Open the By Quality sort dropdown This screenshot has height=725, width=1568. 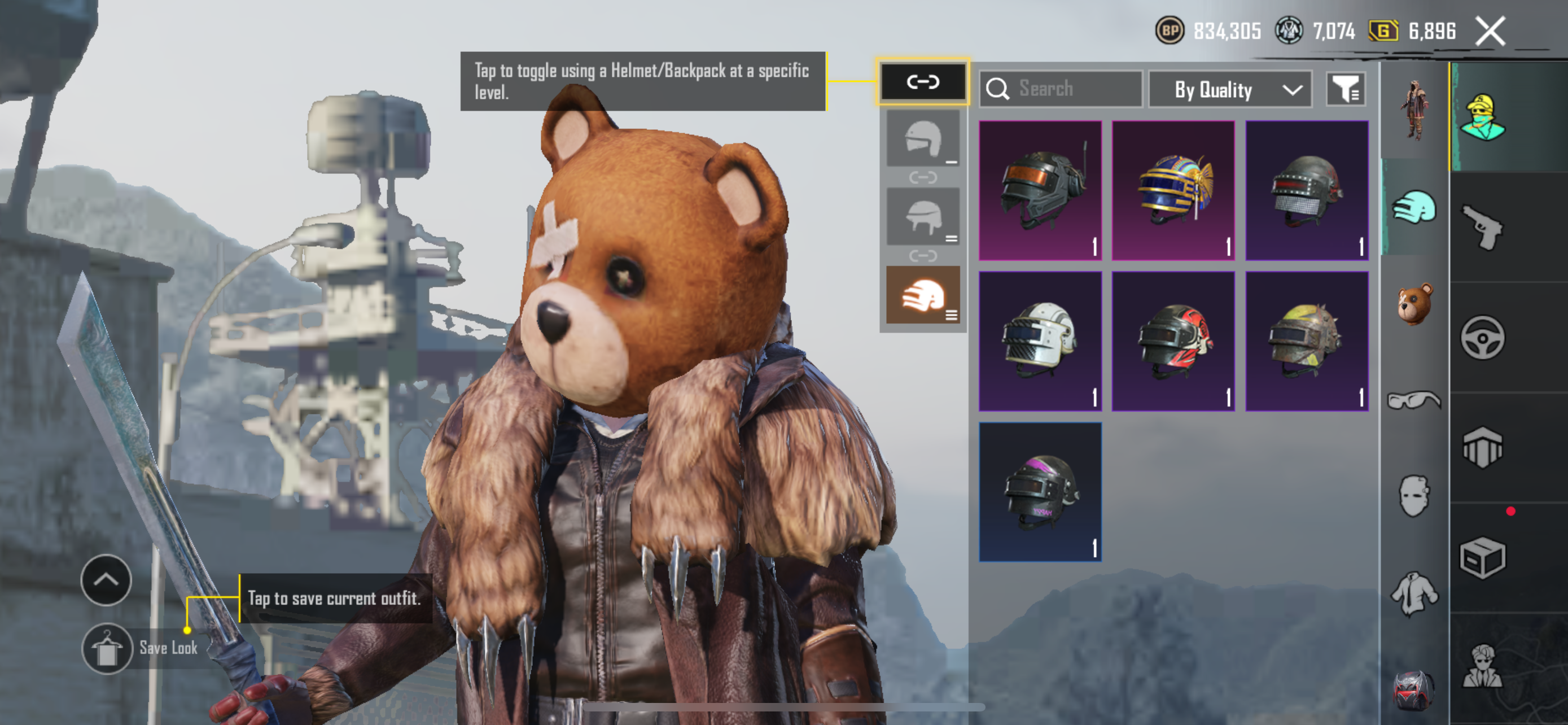(x=1229, y=89)
